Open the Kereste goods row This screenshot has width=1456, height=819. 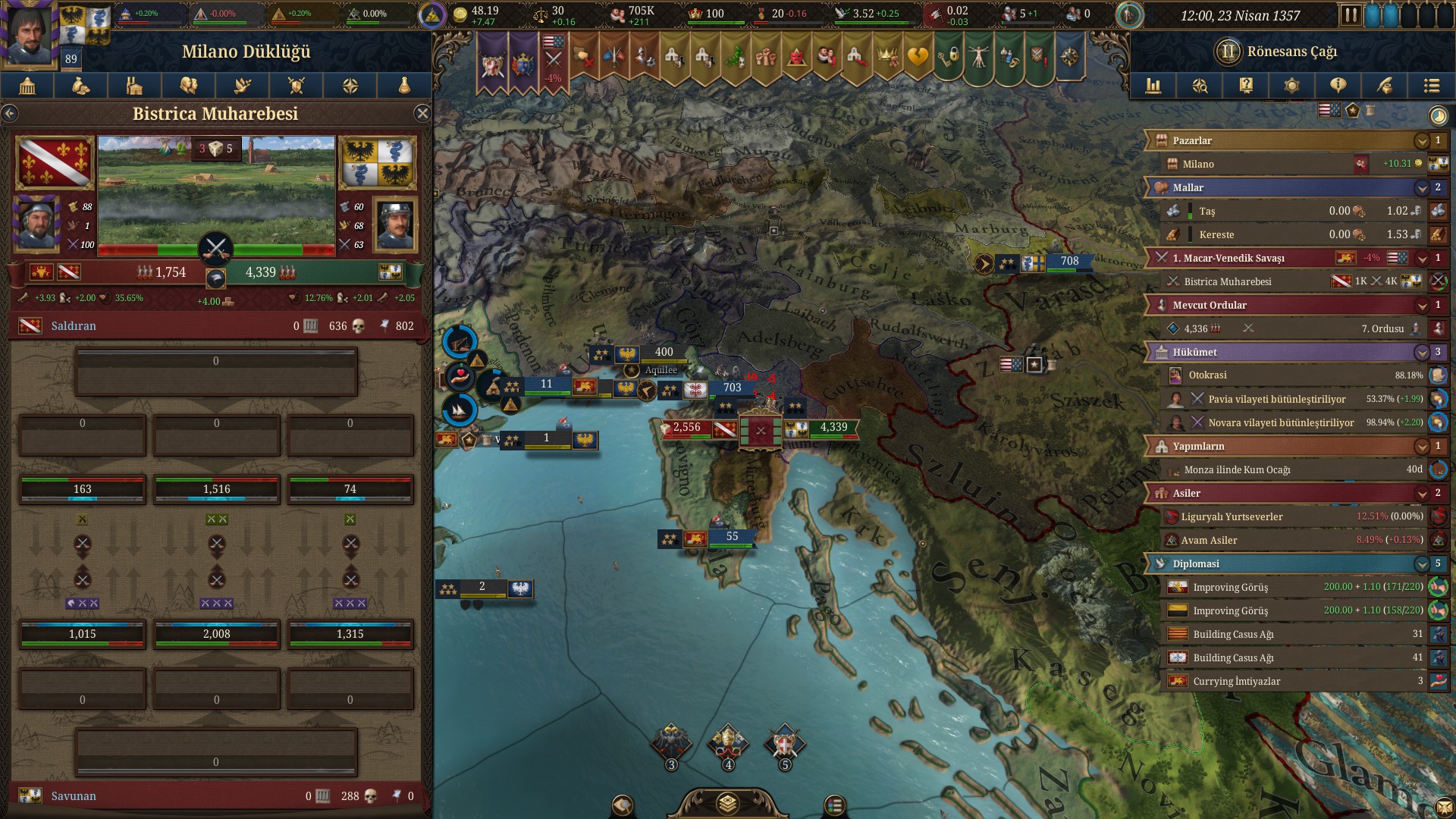coord(1216,235)
